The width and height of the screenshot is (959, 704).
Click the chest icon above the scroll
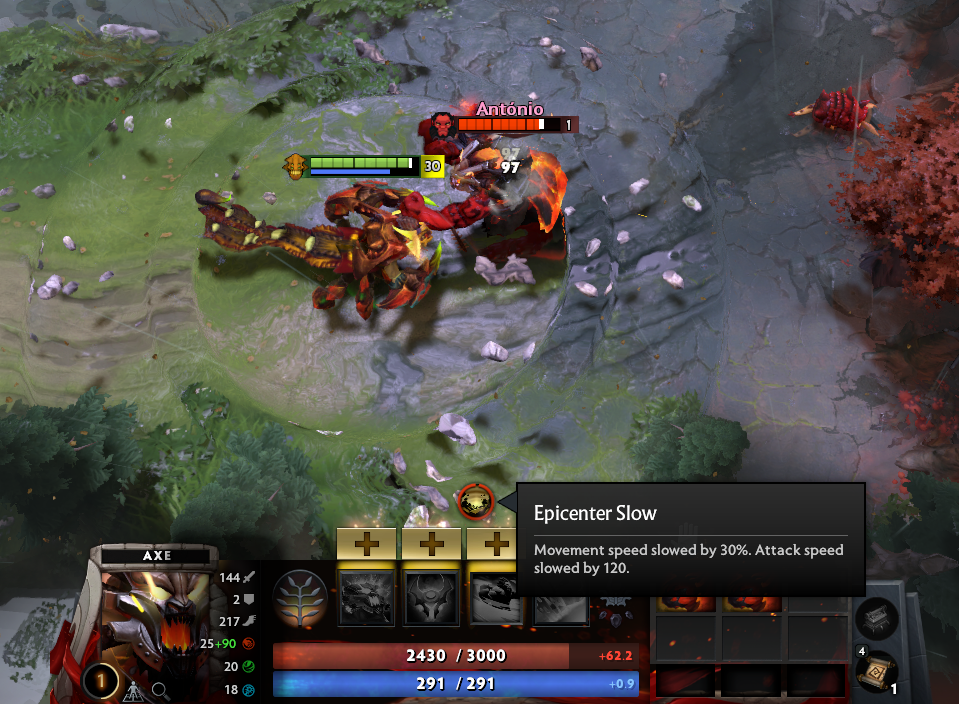point(877,618)
